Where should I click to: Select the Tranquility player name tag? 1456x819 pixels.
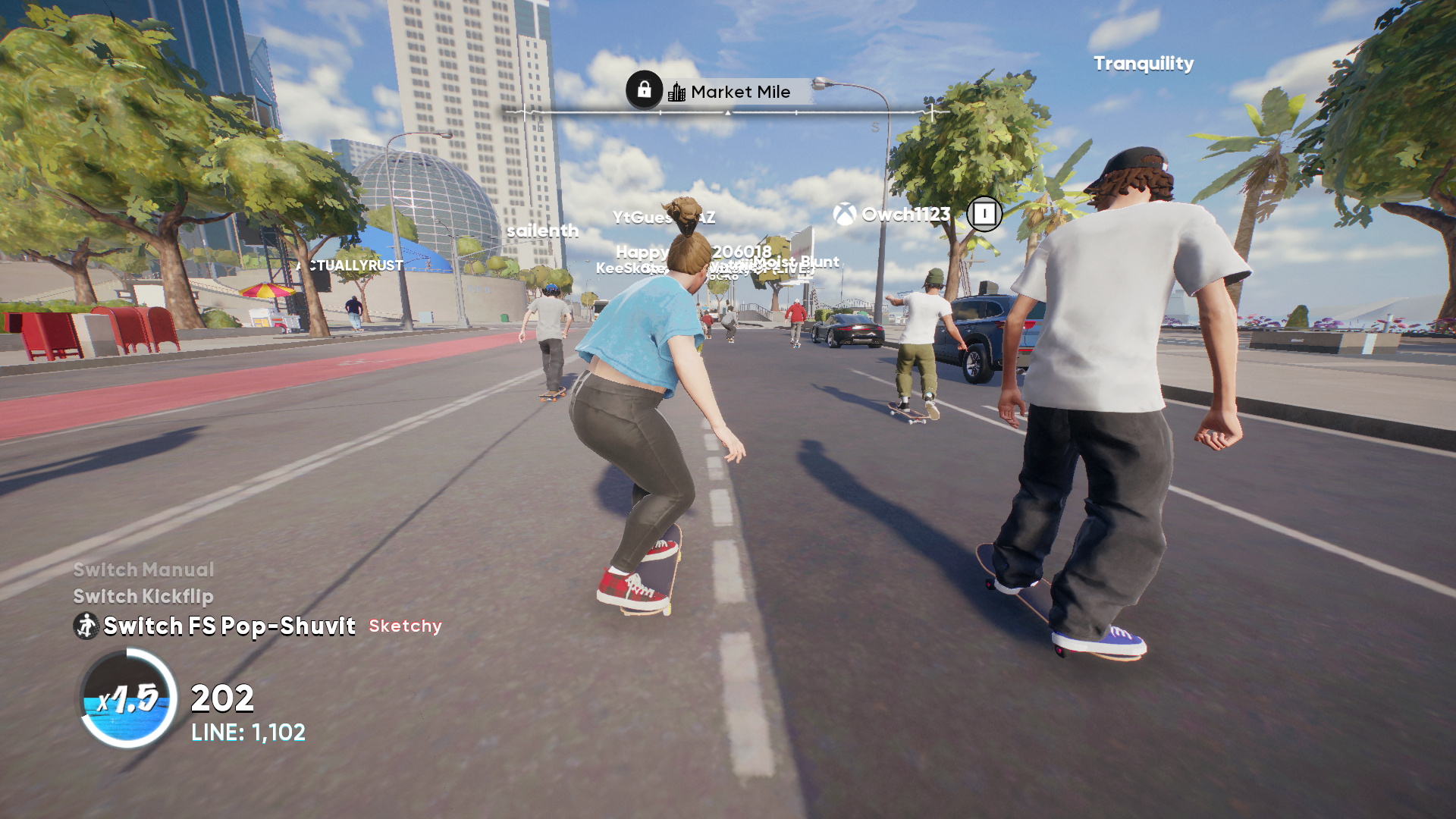(x=1143, y=64)
